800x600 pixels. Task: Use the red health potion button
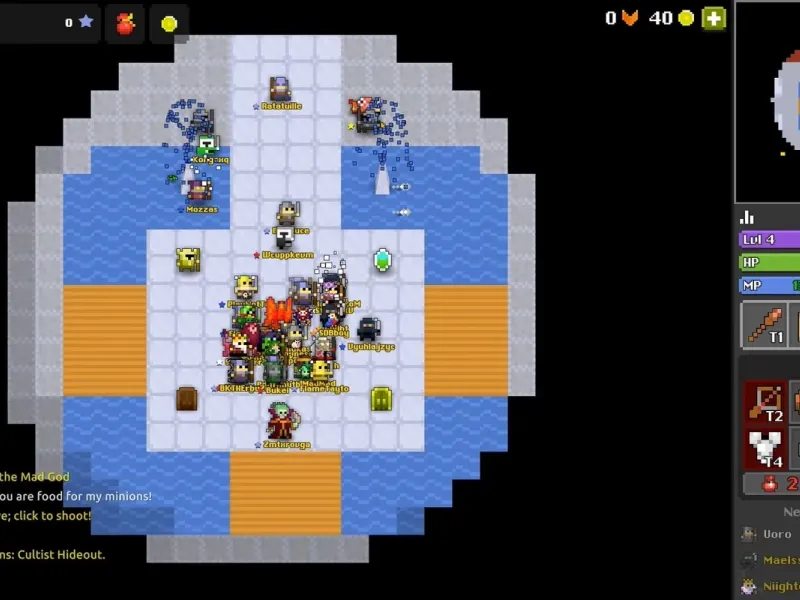[771, 484]
